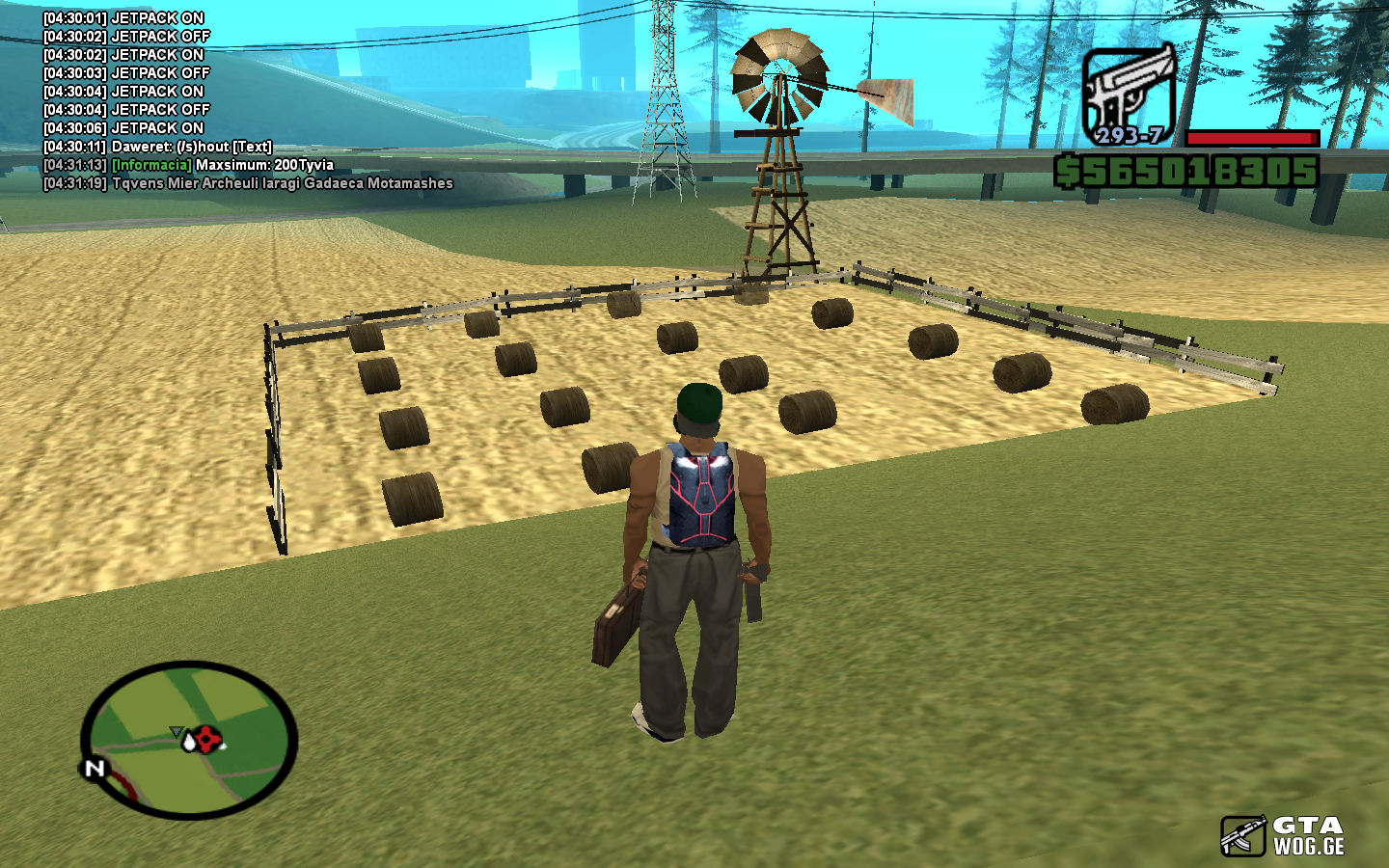This screenshot has height=868, width=1389.
Task: Click the GTA WOG.GE watermark logo
Action: point(1283,835)
